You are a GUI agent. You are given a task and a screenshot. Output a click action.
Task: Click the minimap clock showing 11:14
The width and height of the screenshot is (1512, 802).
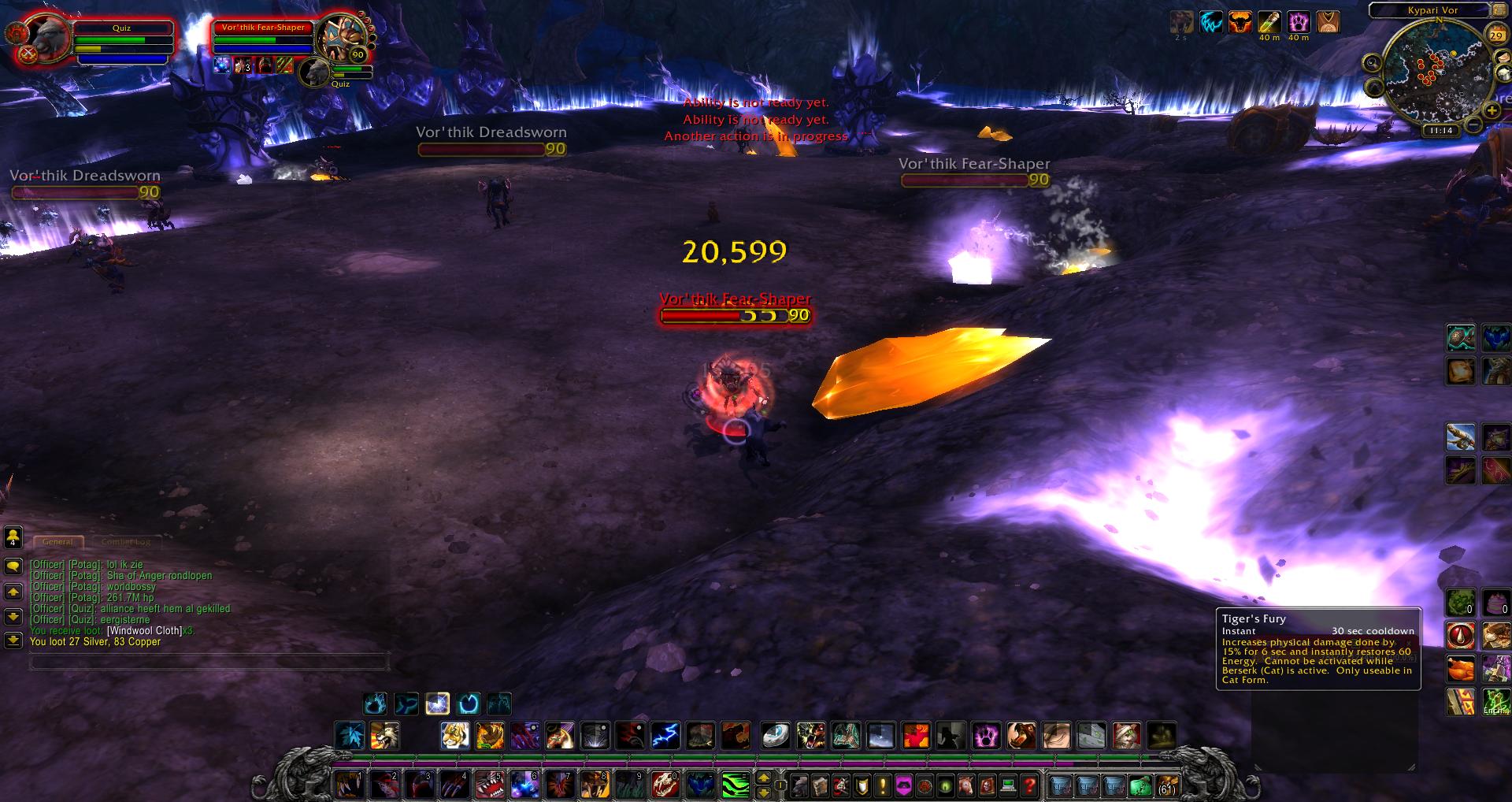[1440, 131]
